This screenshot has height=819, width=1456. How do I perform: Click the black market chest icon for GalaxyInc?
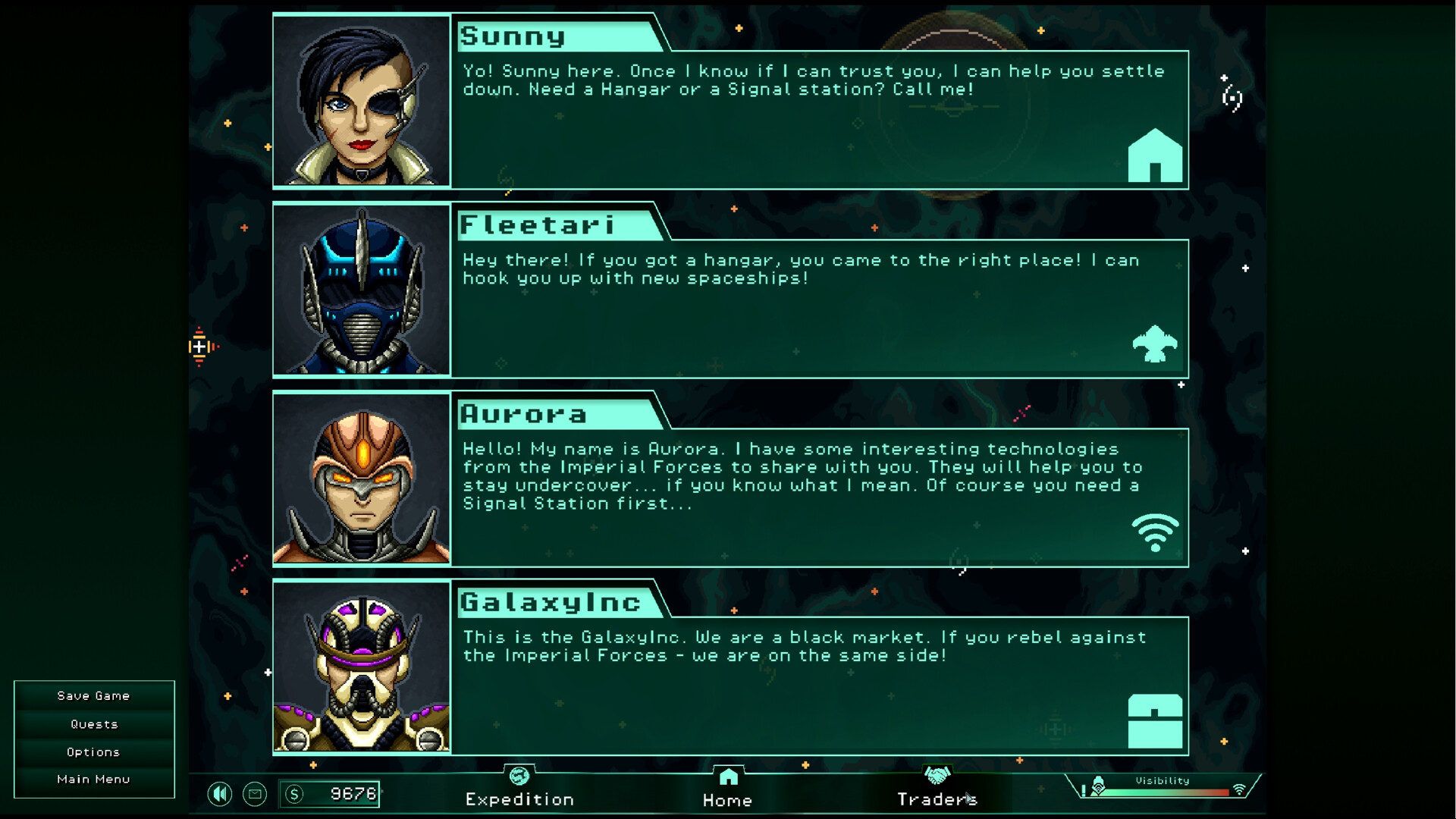1154,720
